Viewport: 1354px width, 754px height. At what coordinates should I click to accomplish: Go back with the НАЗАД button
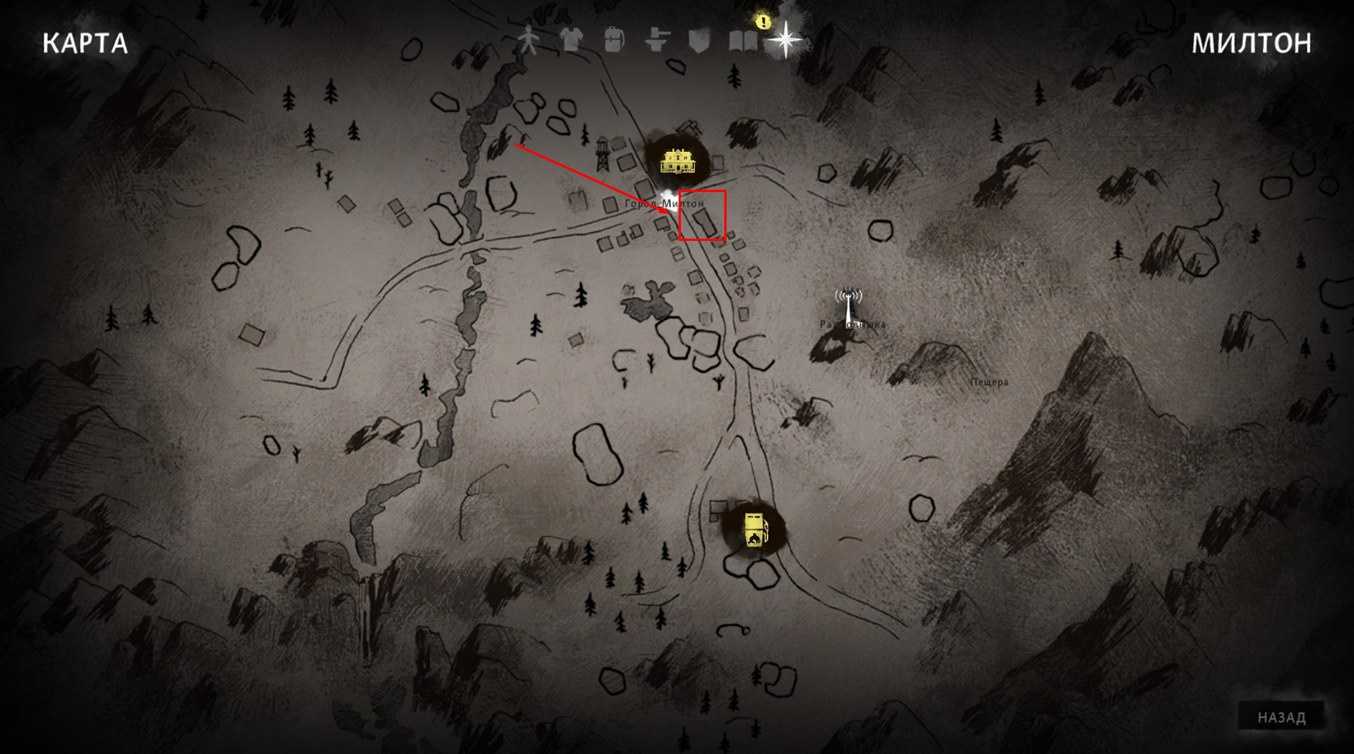1281,717
